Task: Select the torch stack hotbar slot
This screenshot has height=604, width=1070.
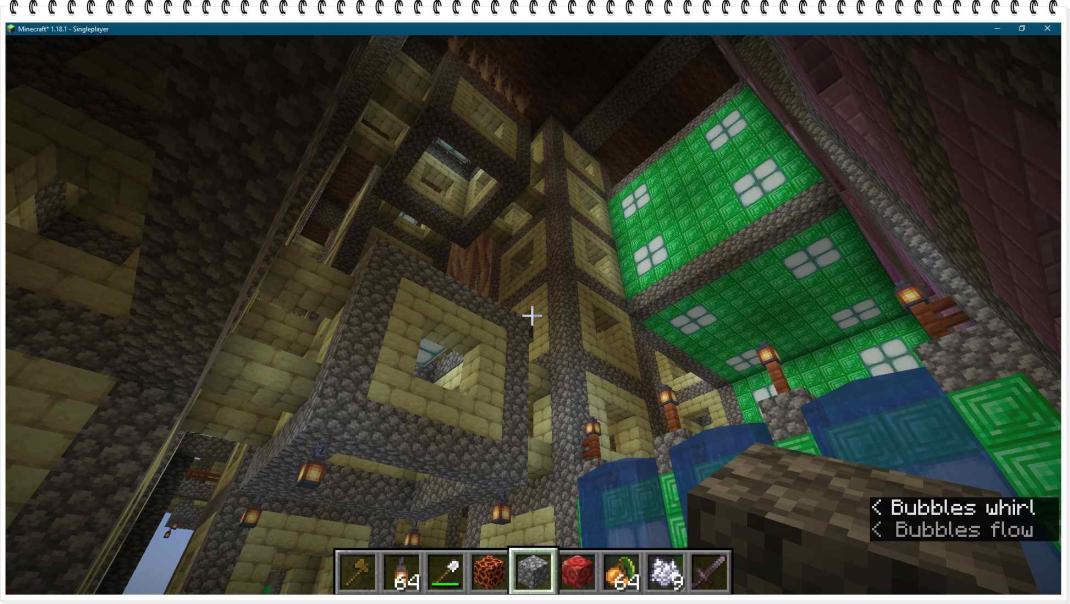Action: 401,571
